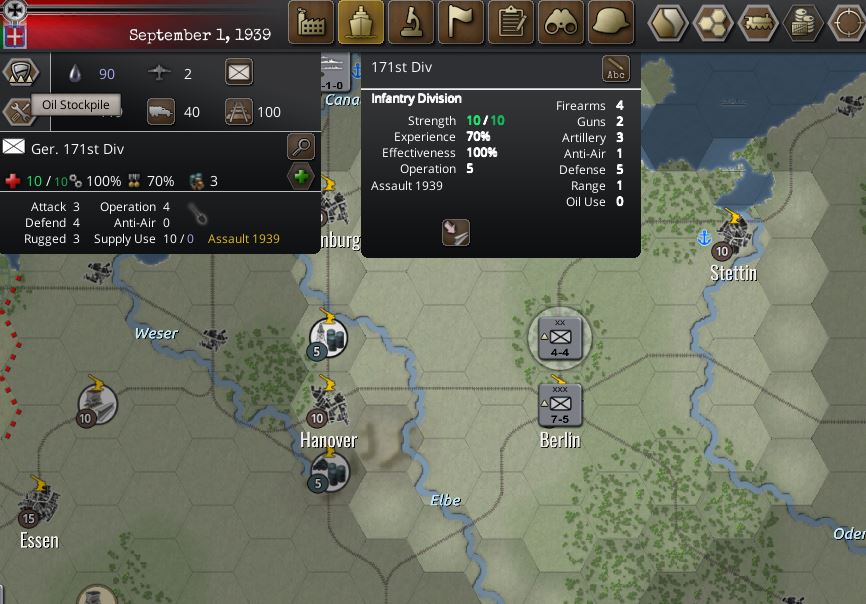The image size is (866, 604).
Task: Toggle the terrain hexagon map overlay
Action: coord(668,22)
